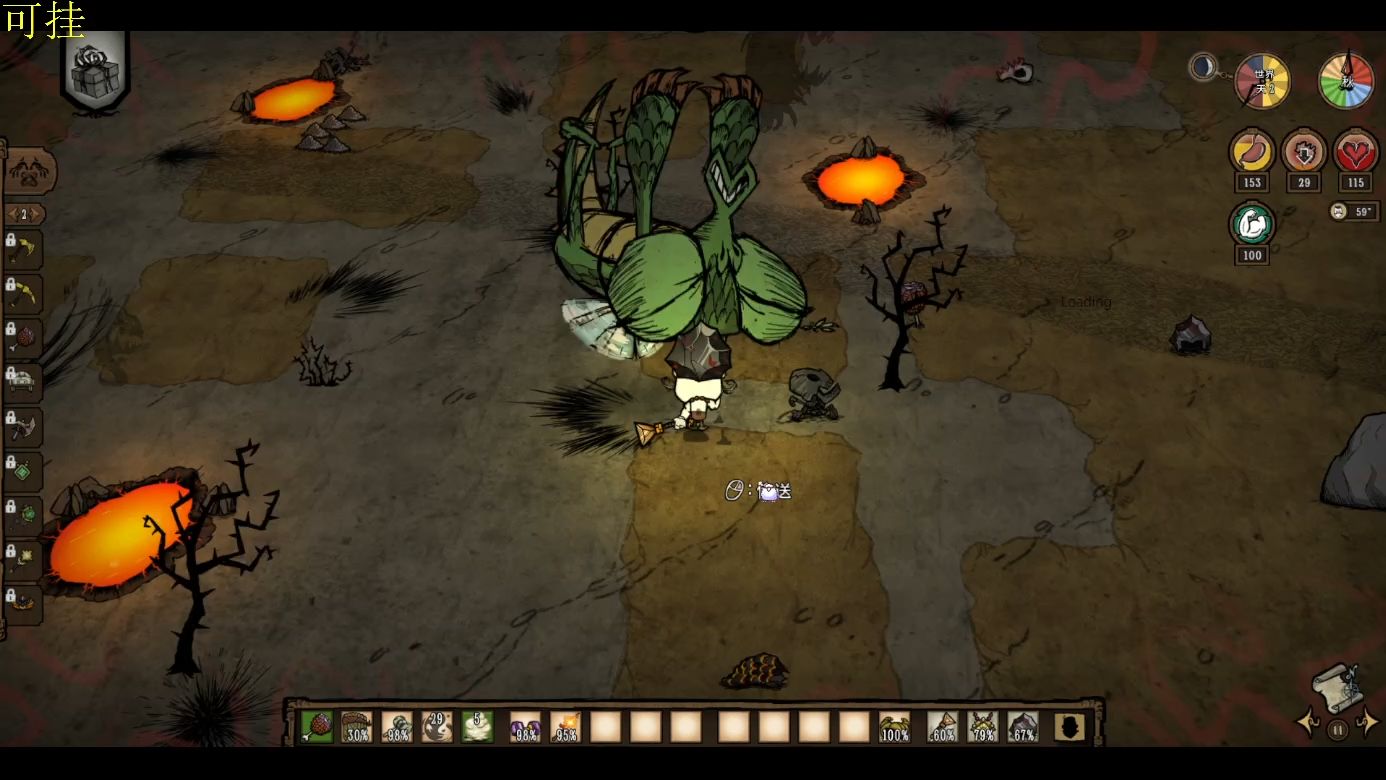This screenshot has height=780, width=1386.
Task: Select the meat item slot
Action: coord(317,726)
